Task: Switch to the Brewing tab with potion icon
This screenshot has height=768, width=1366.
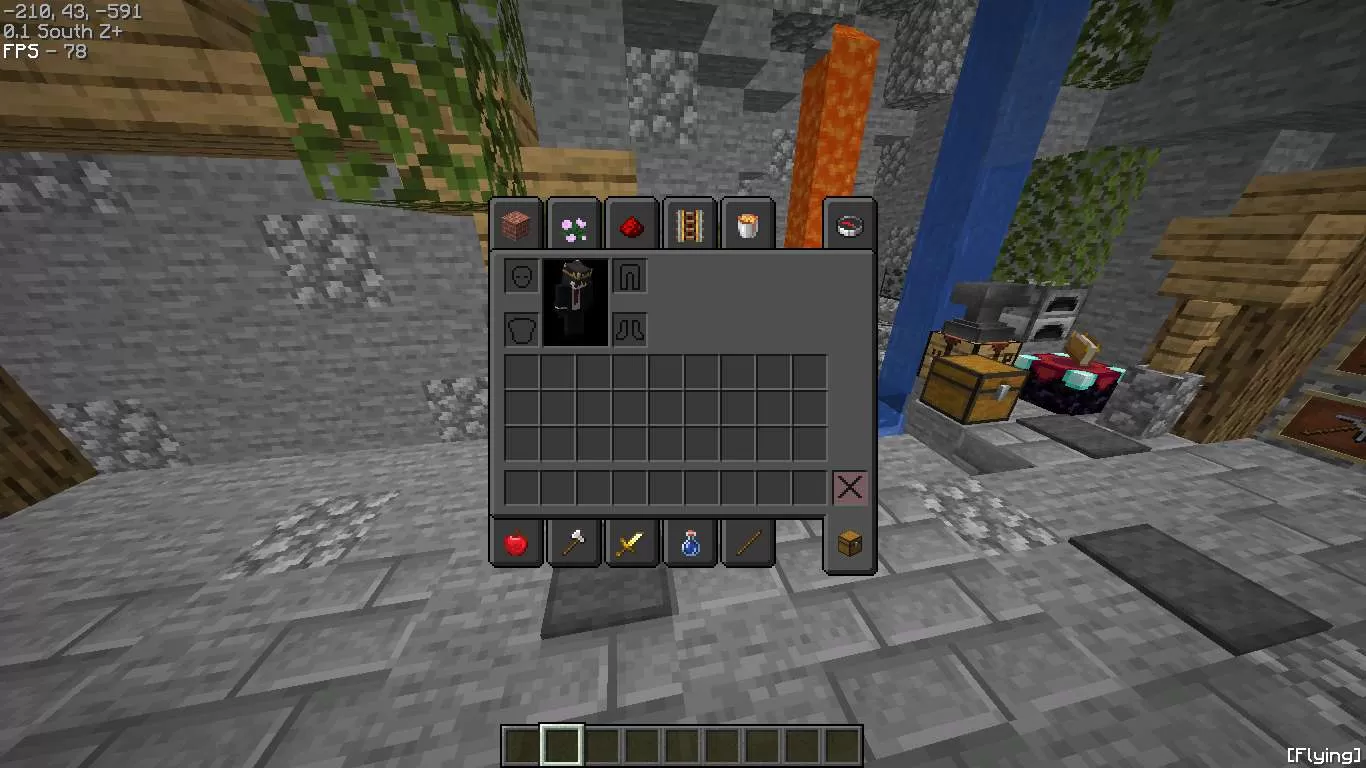Action: [x=690, y=543]
